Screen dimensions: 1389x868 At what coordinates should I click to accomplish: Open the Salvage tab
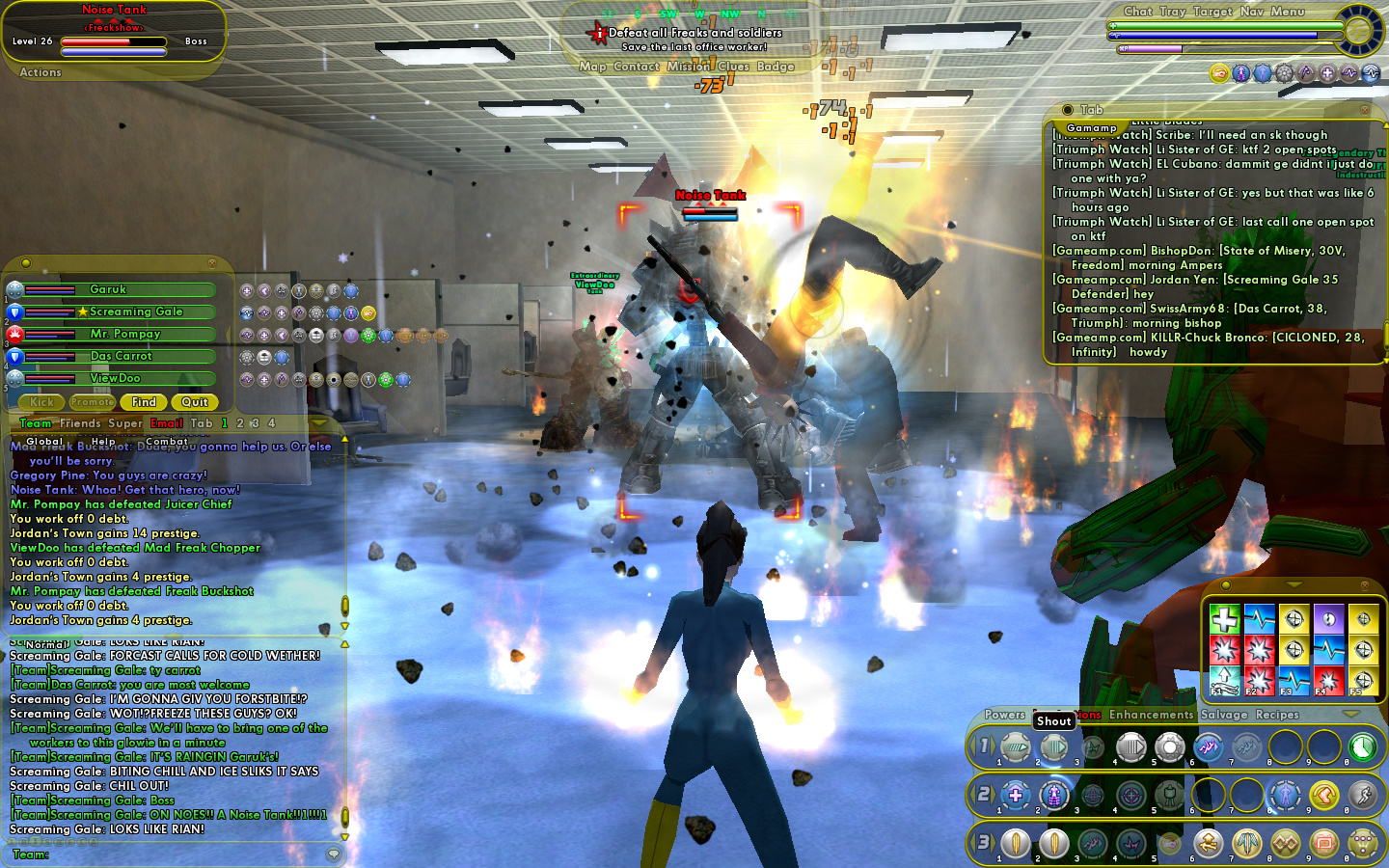pos(1224,715)
